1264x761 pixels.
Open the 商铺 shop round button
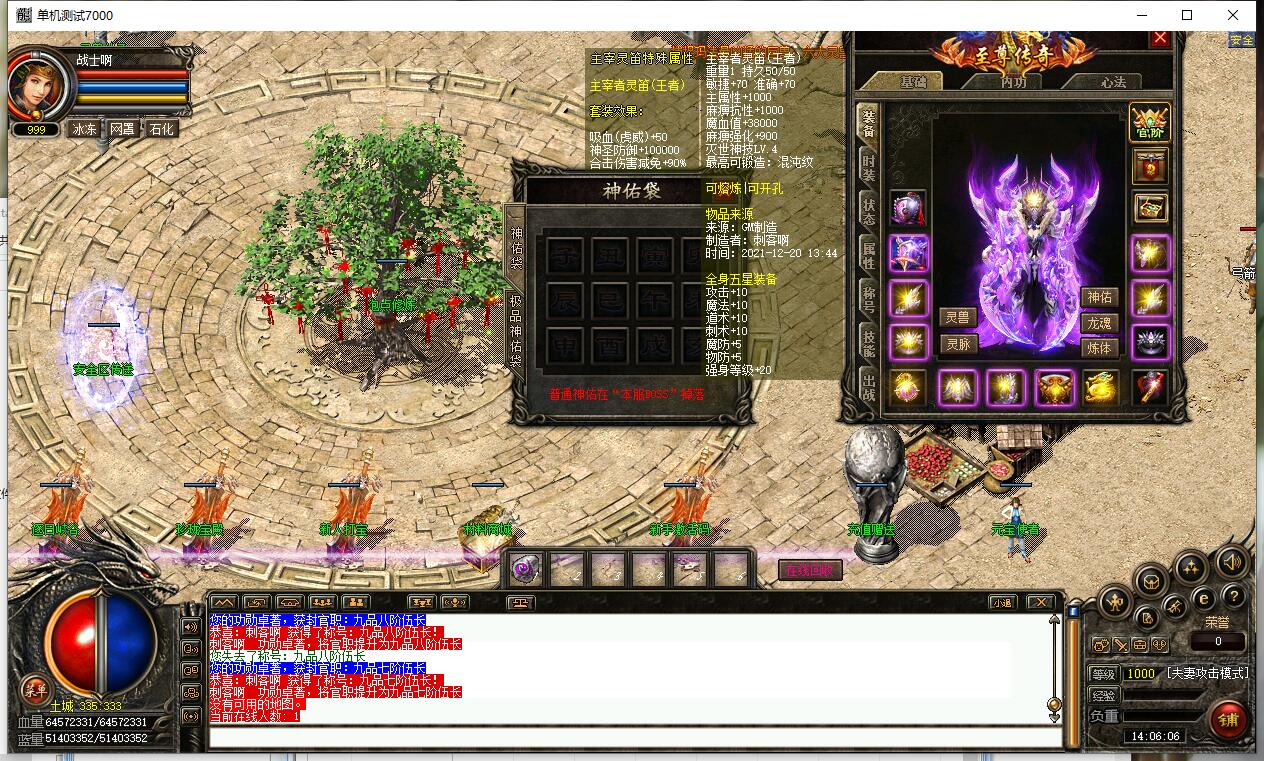tap(1228, 719)
